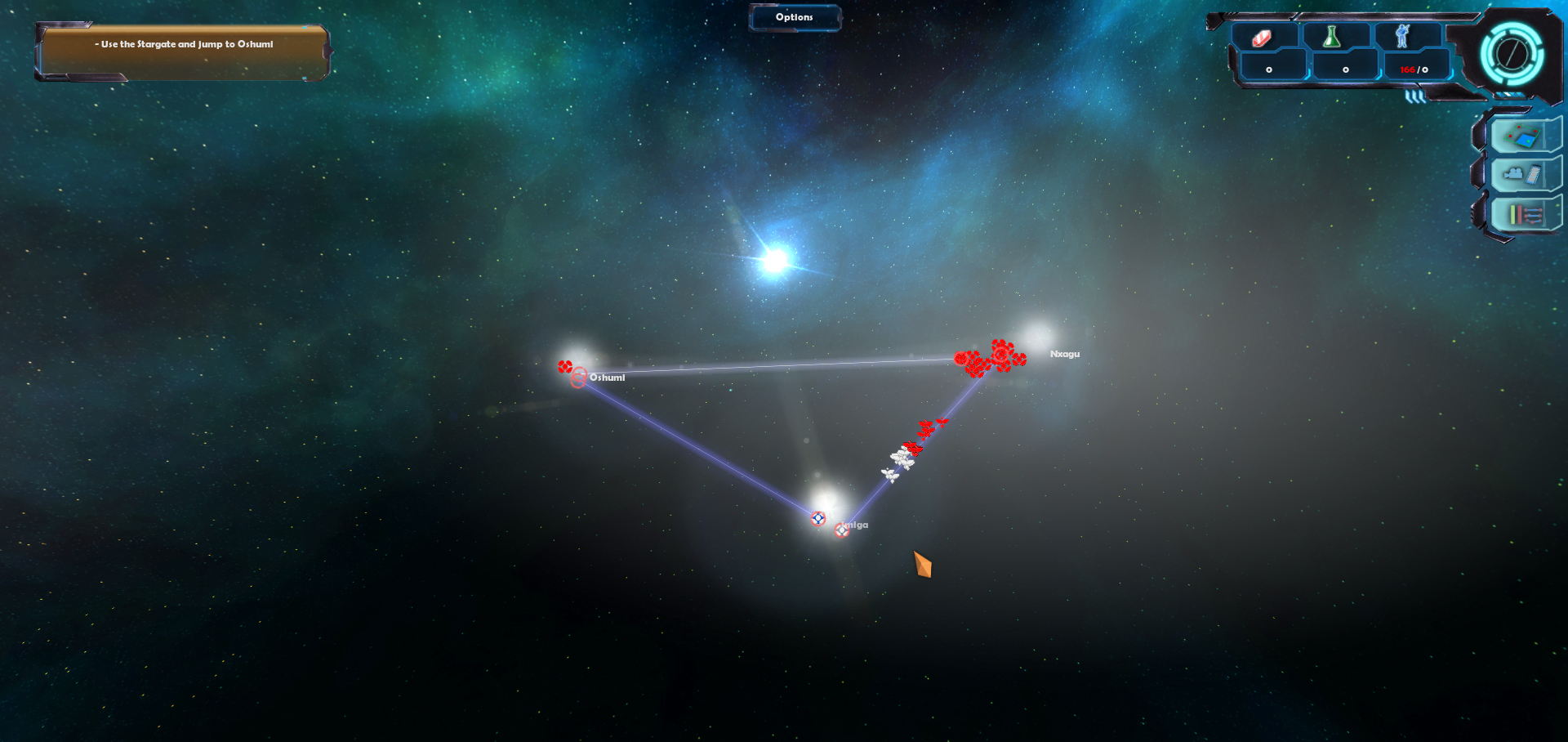Select the blue soldier population icon
Image resolution: width=1568 pixels, height=742 pixels.
(1402, 36)
